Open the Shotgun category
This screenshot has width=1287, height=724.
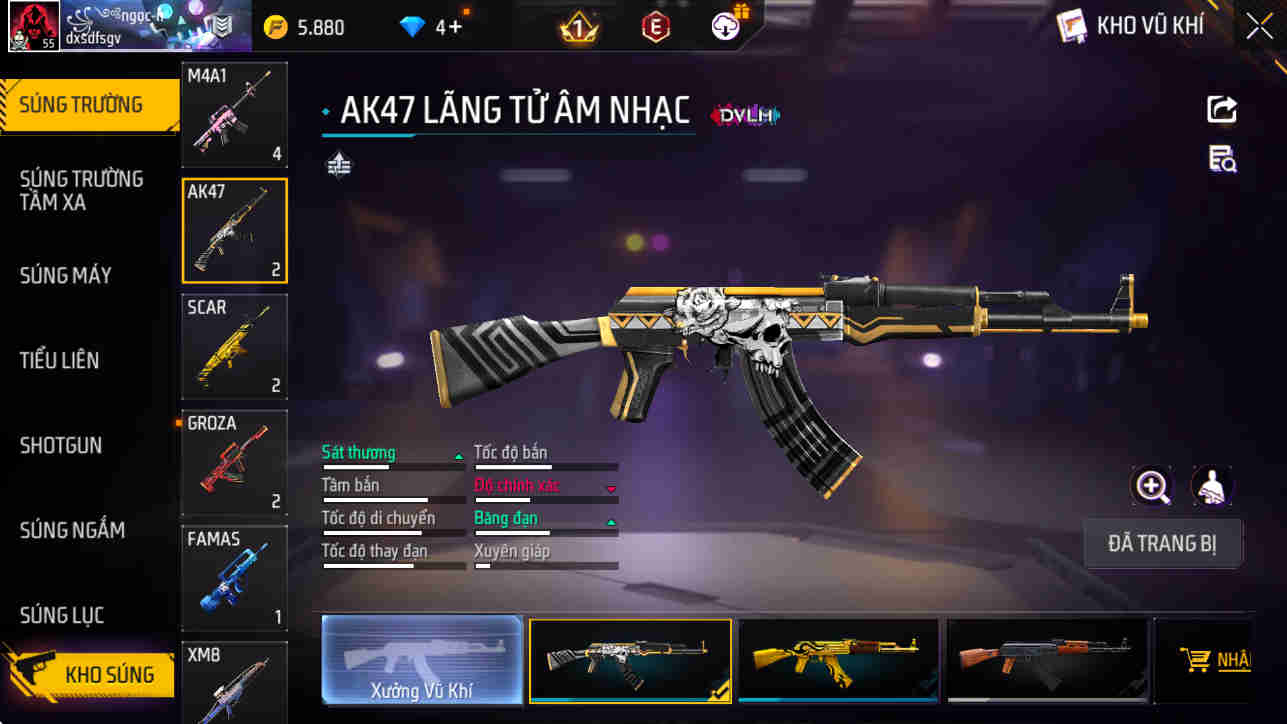pos(61,445)
